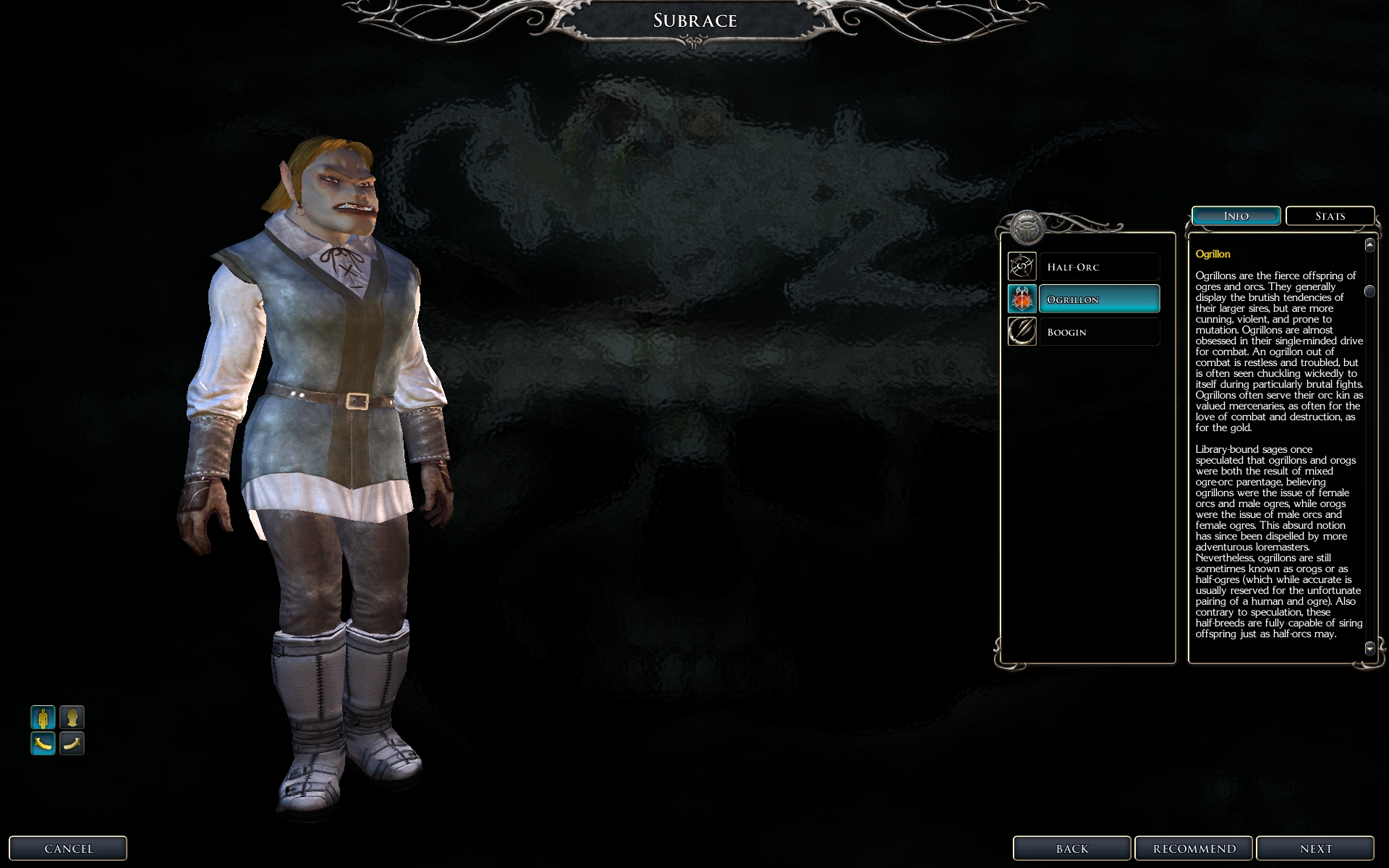Image resolution: width=1389 pixels, height=868 pixels.
Task: Pick the Boogin subrace
Action: (x=1098, y=332)
